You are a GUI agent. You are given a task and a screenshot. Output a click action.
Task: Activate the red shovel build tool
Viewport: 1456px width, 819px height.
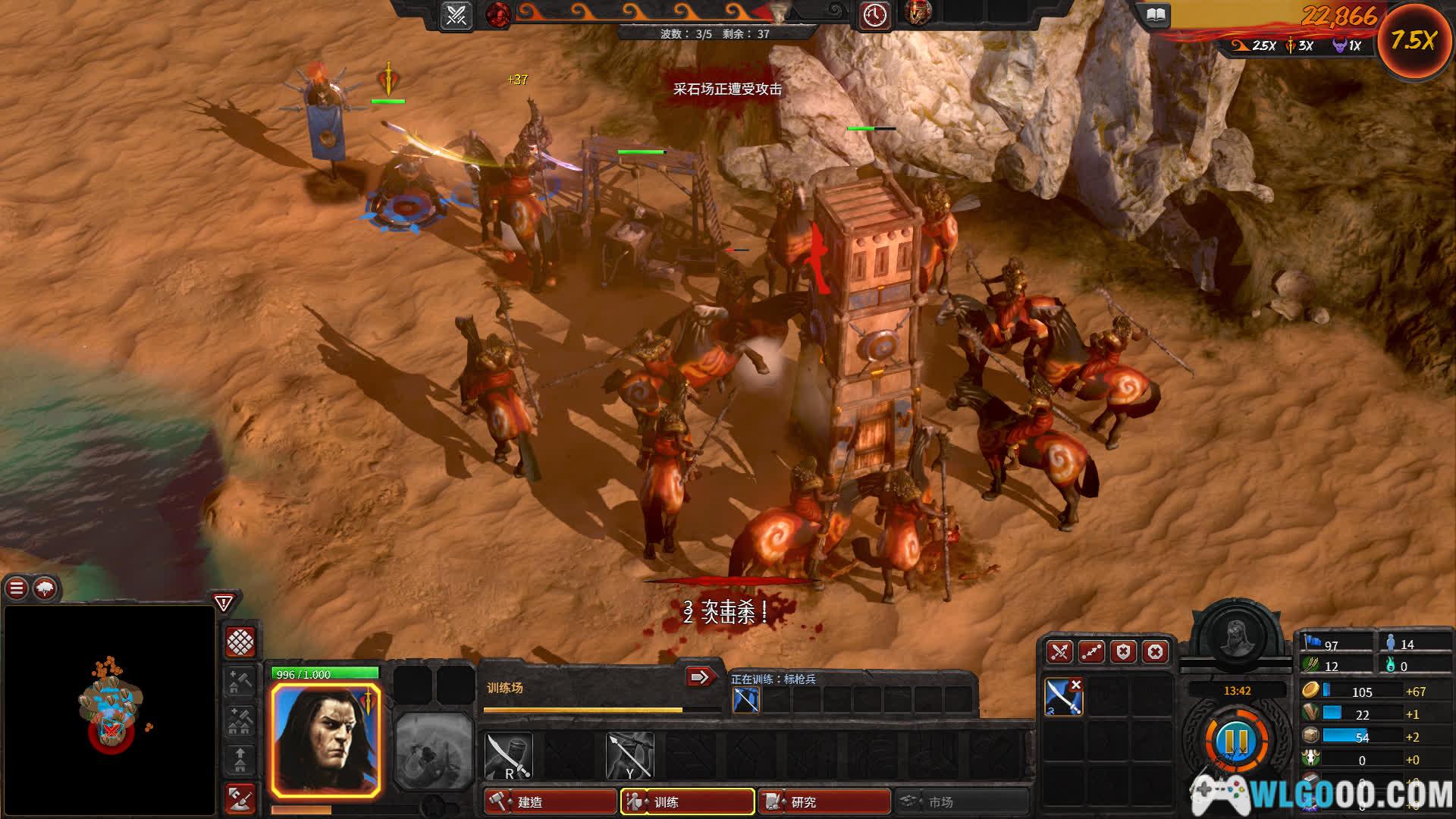tap(241, 799)
